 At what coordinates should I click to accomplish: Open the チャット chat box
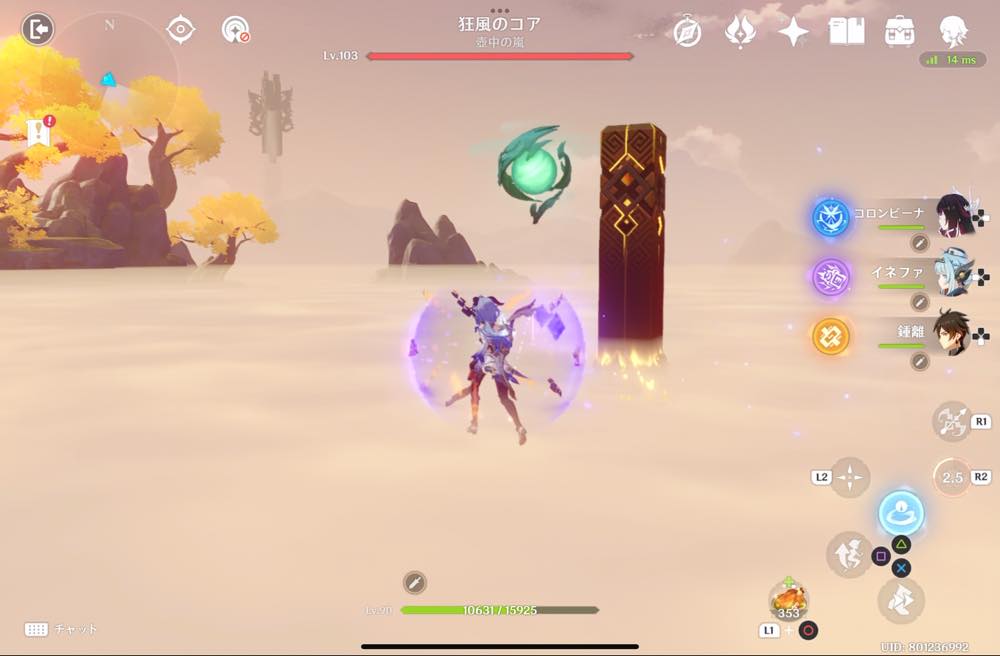tap(62, 629)
